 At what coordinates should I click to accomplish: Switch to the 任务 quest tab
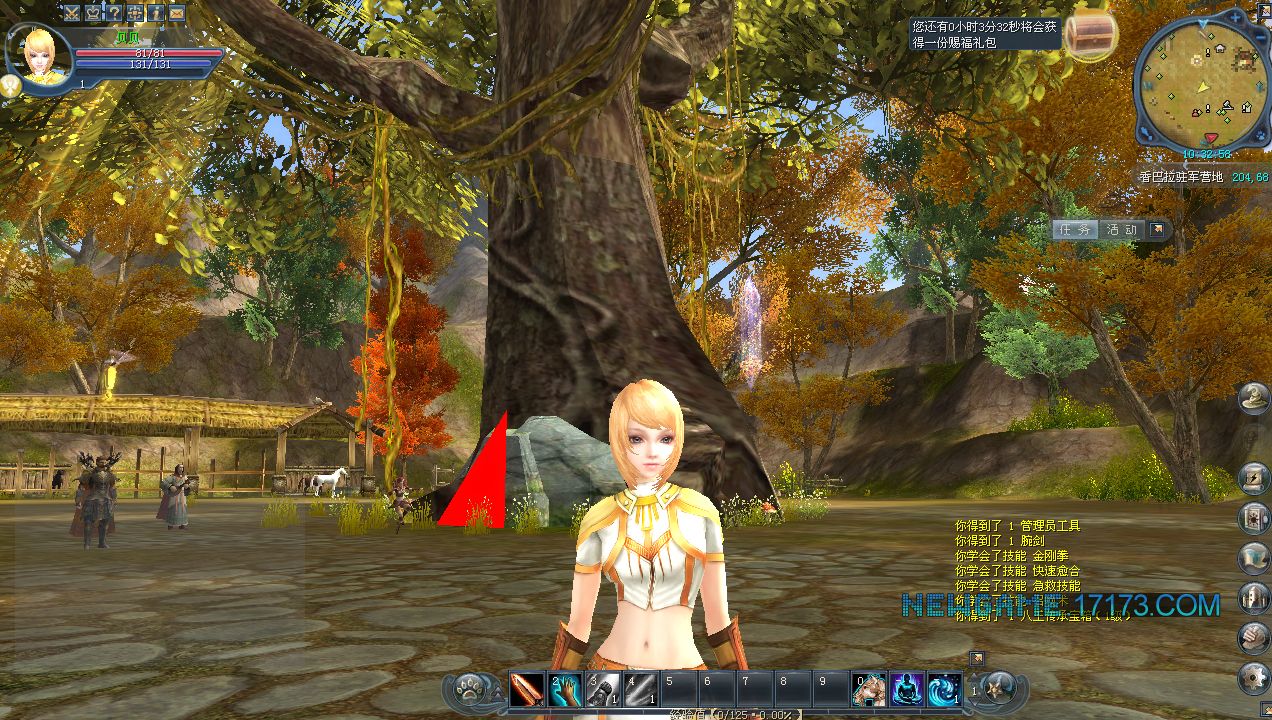coord(1075,229)
